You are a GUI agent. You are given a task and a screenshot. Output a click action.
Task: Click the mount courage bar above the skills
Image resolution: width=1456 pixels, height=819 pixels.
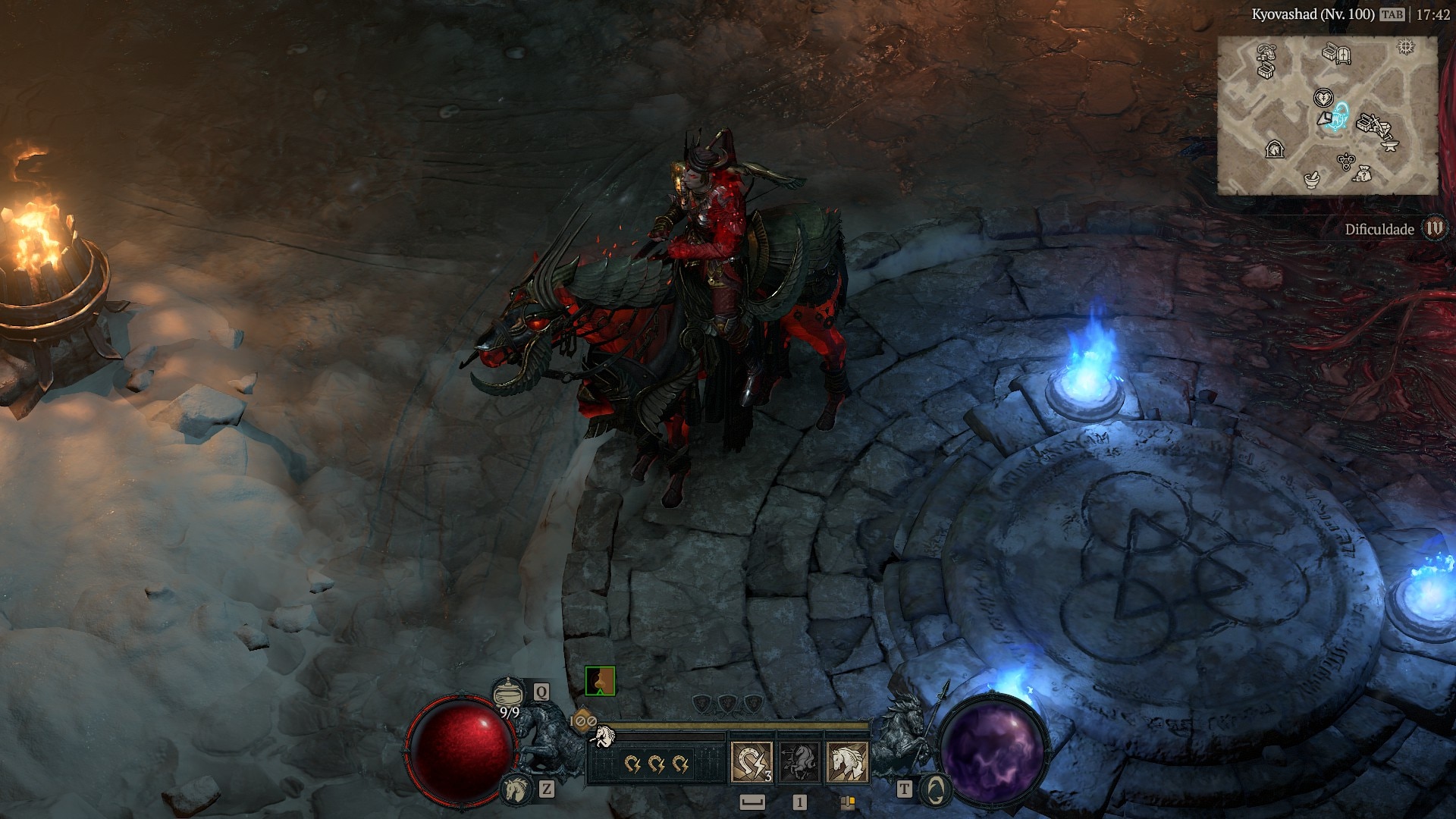pyautogui.click(x=730, y=725)
